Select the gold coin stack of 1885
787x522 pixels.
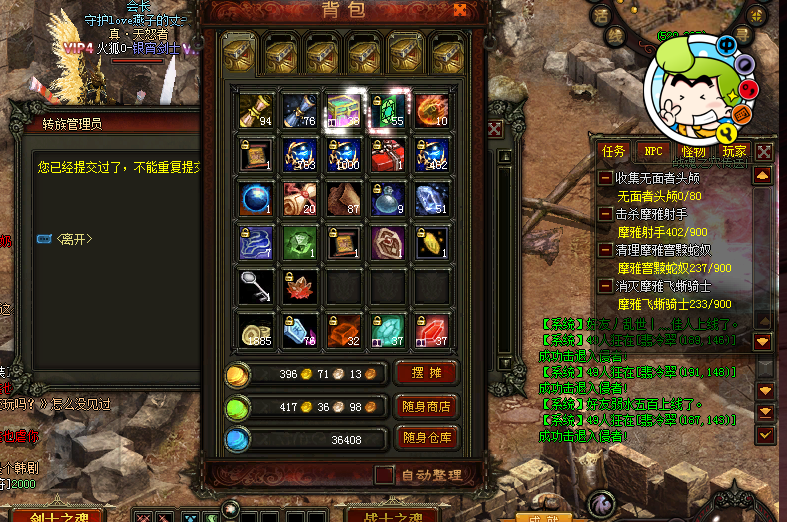[256, 331]
